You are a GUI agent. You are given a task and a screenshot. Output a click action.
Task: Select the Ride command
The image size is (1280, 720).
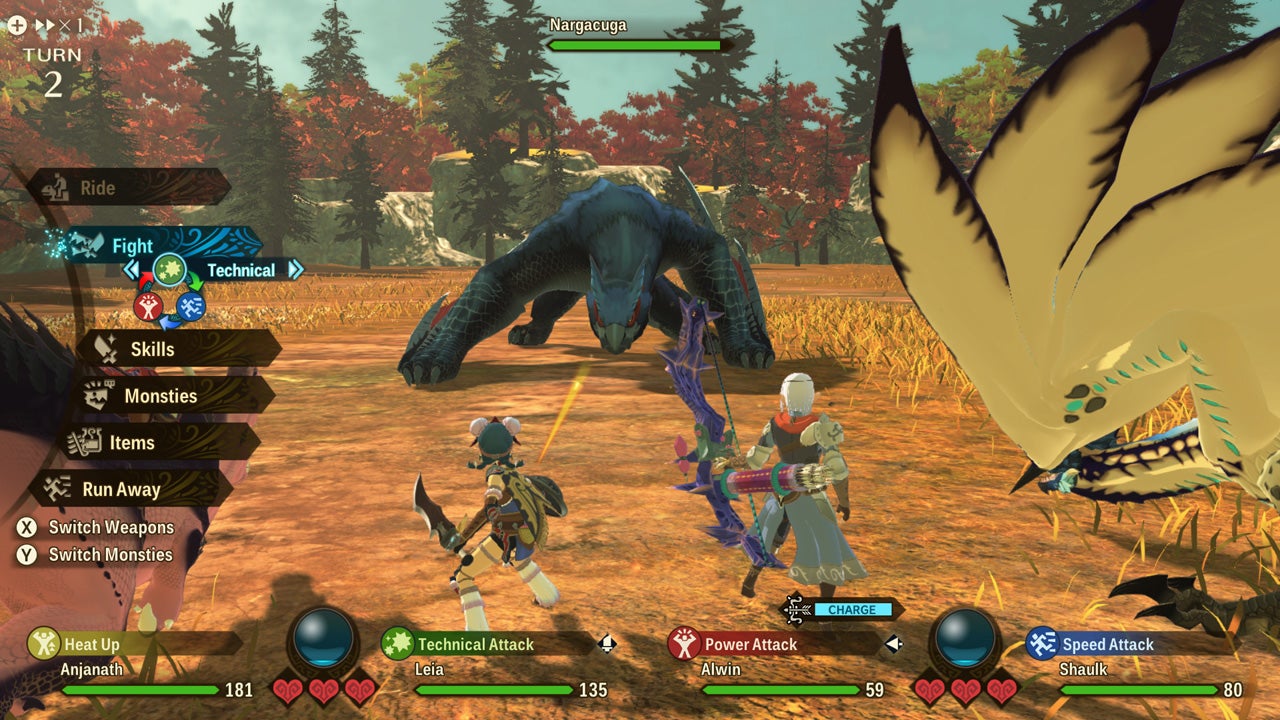[128, 188]
